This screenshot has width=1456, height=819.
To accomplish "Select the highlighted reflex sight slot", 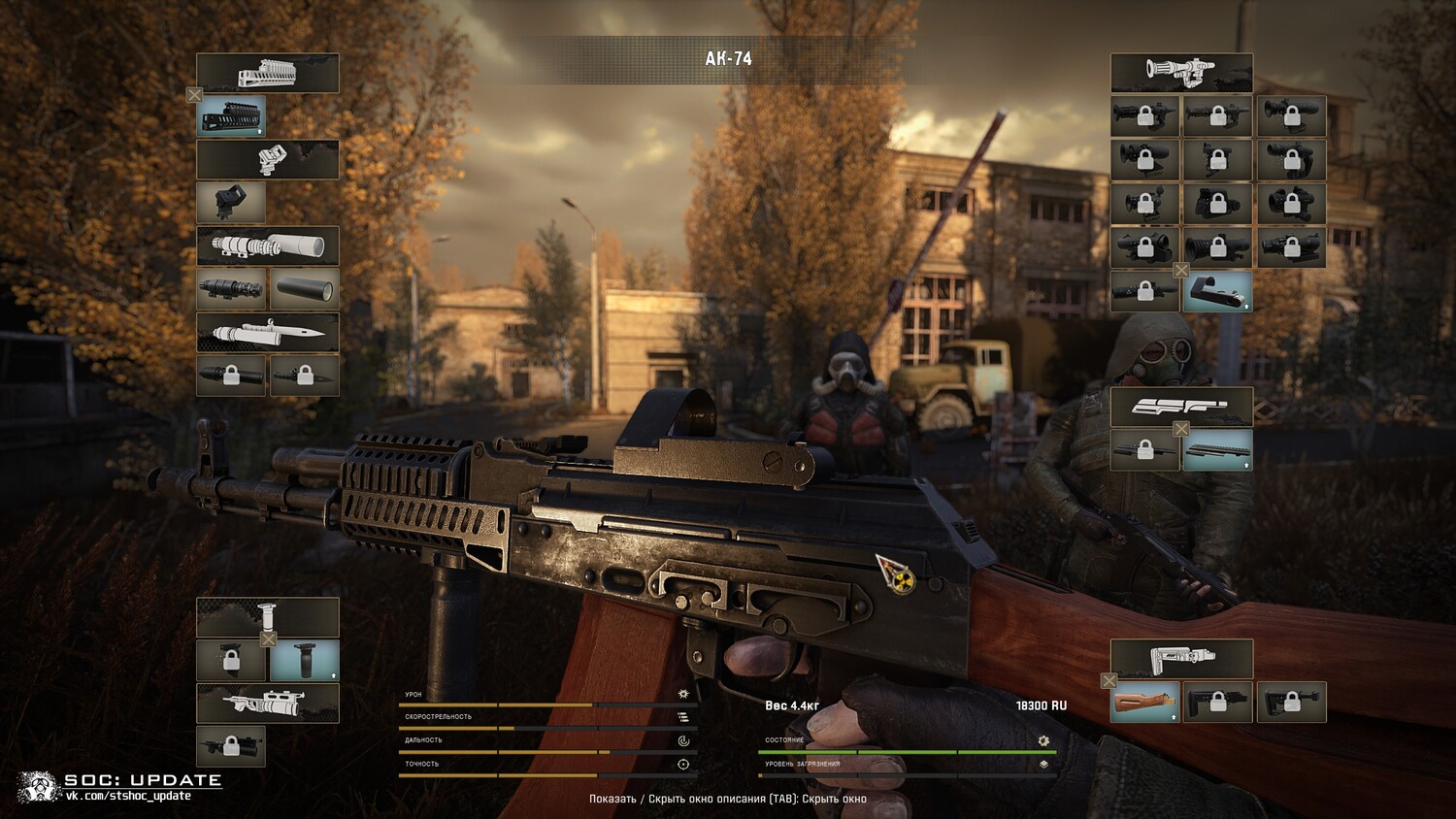I will [x=1217, y=291].
